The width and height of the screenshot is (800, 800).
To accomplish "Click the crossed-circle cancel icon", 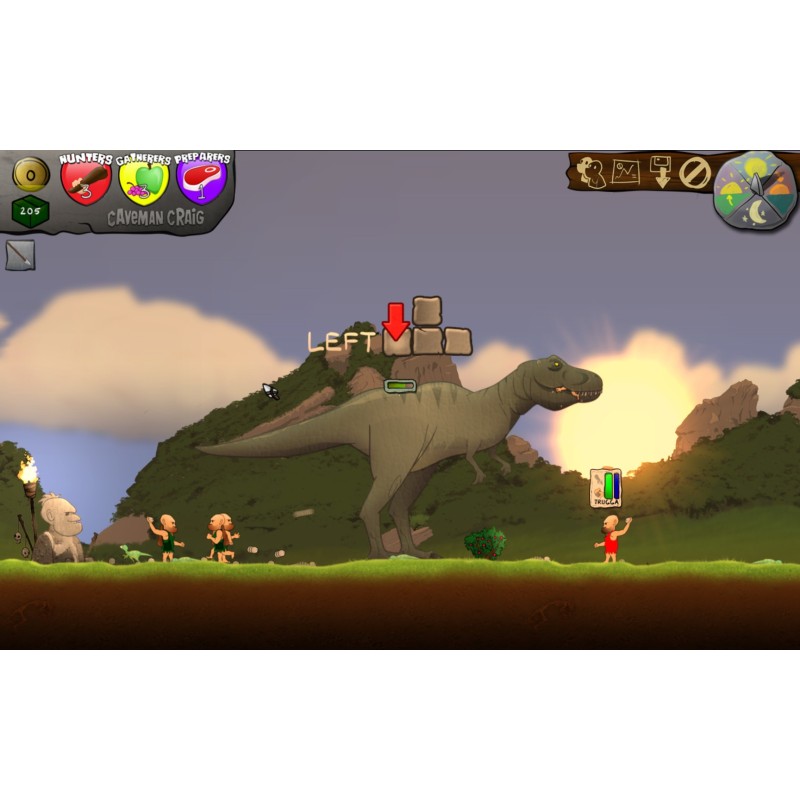I will click(x=694, y=173).
